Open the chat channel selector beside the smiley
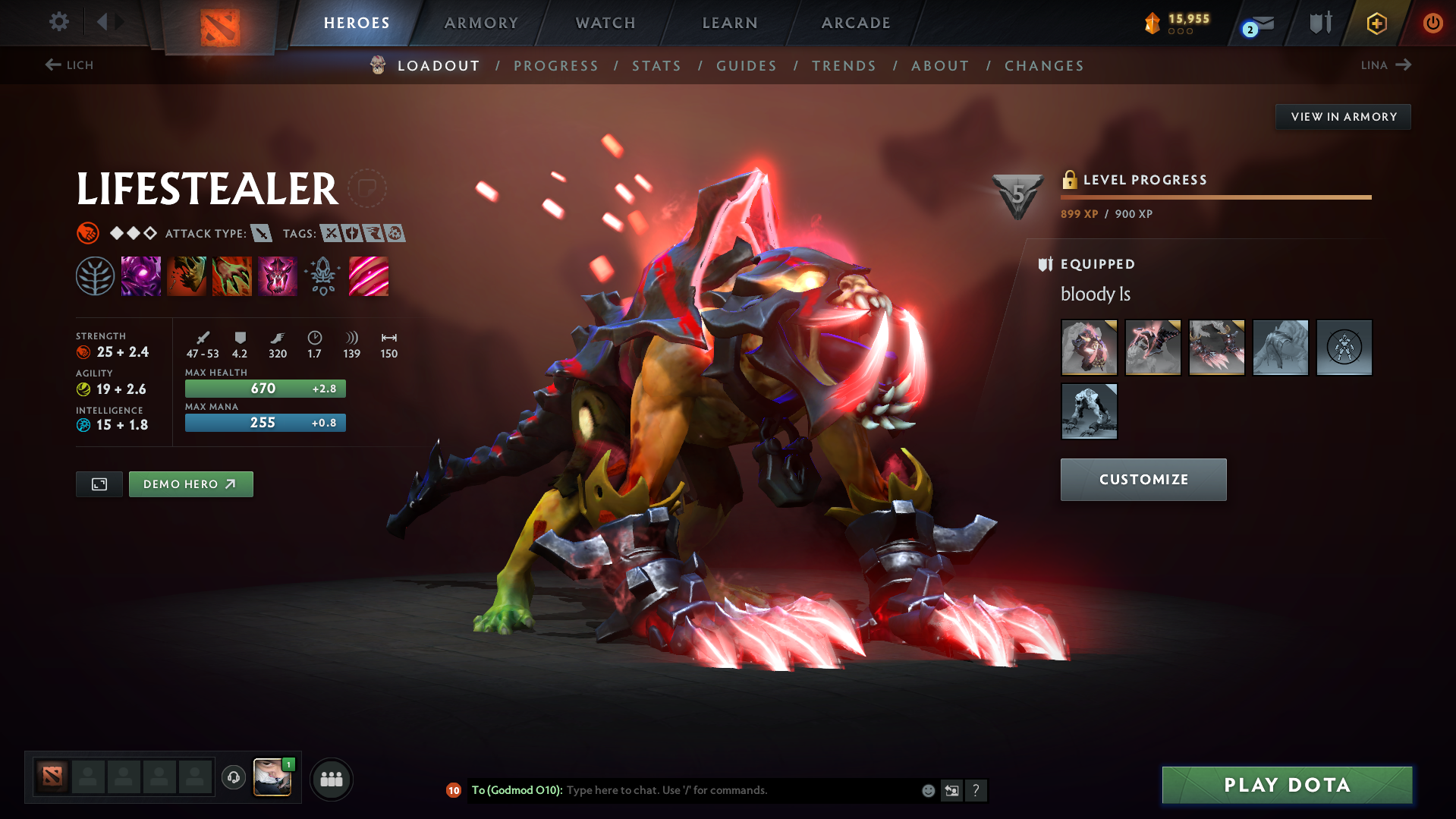The height and width of the screenshot is (819, 1456). [951, 790]
